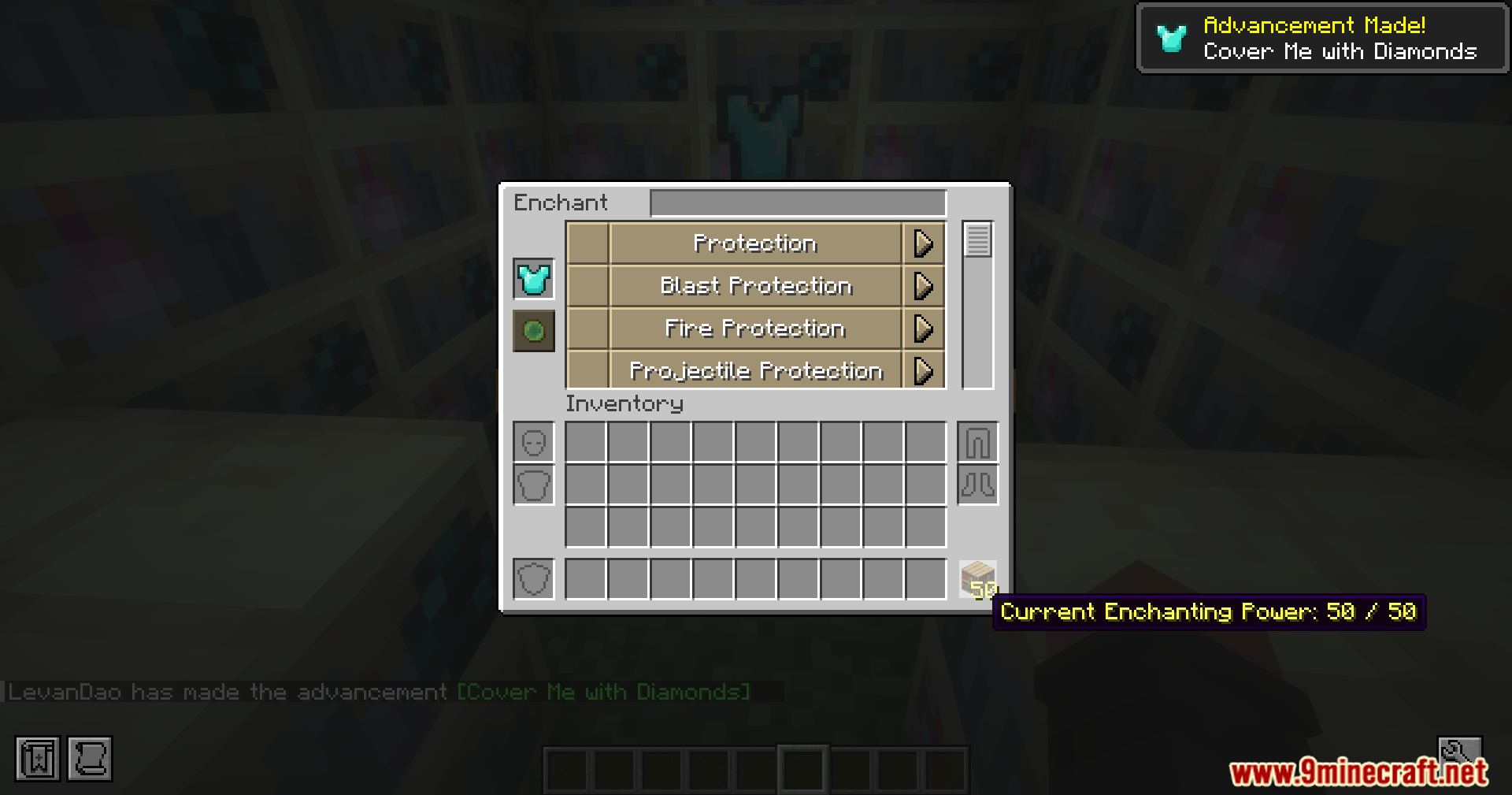Viewport: 1512px width, 795px height.
Task: Toggle the Fire Protection level indicator square
Action: (587, 329)
